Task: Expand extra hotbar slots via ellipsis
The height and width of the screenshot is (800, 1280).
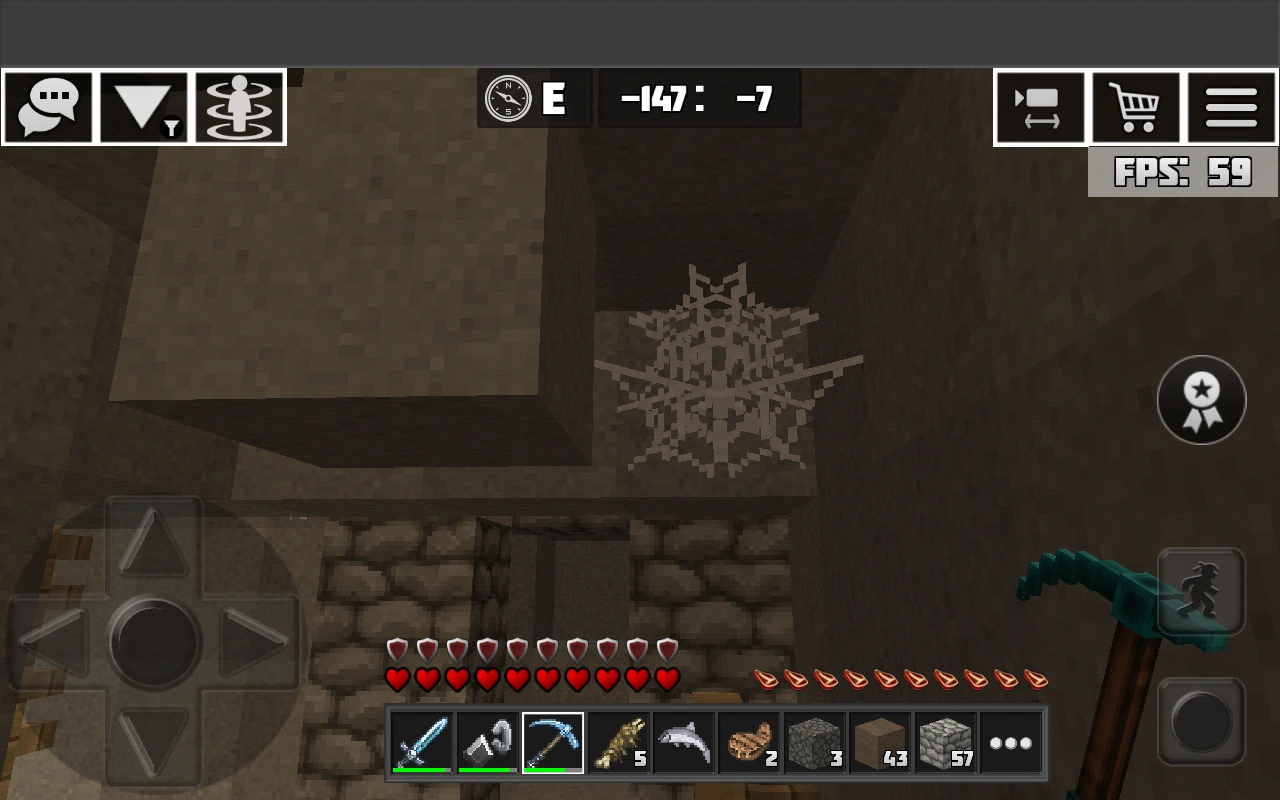Action: pyautogui.click(x=1010, y=741)
